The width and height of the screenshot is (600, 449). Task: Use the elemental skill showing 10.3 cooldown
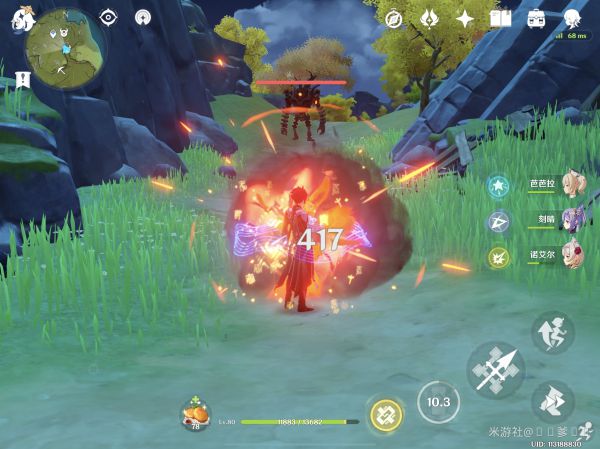(x=438, y=402)
